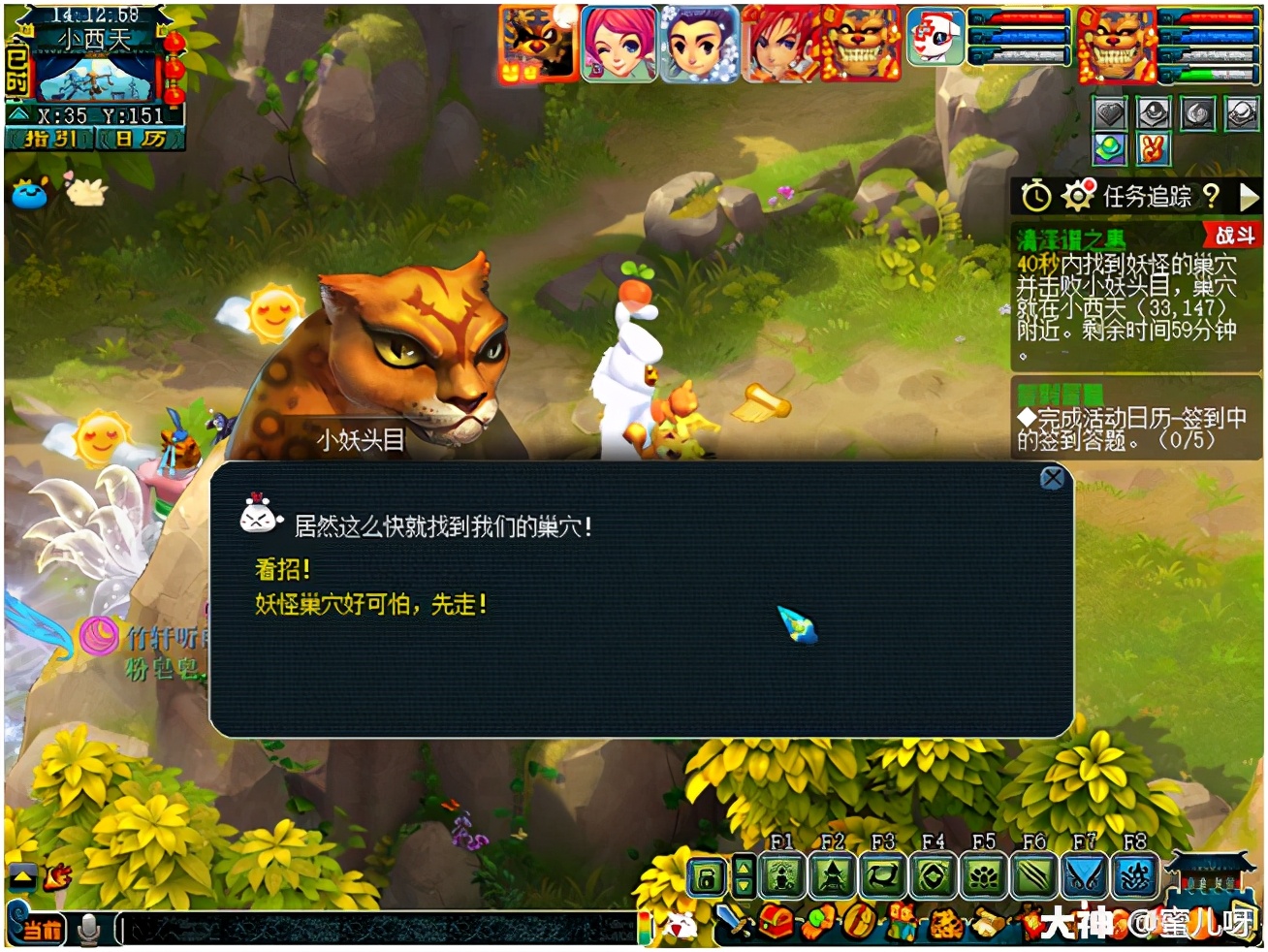Screen dimensions: 1268x952
Task: Open the 指引 guide button
Action: point(50,140)
